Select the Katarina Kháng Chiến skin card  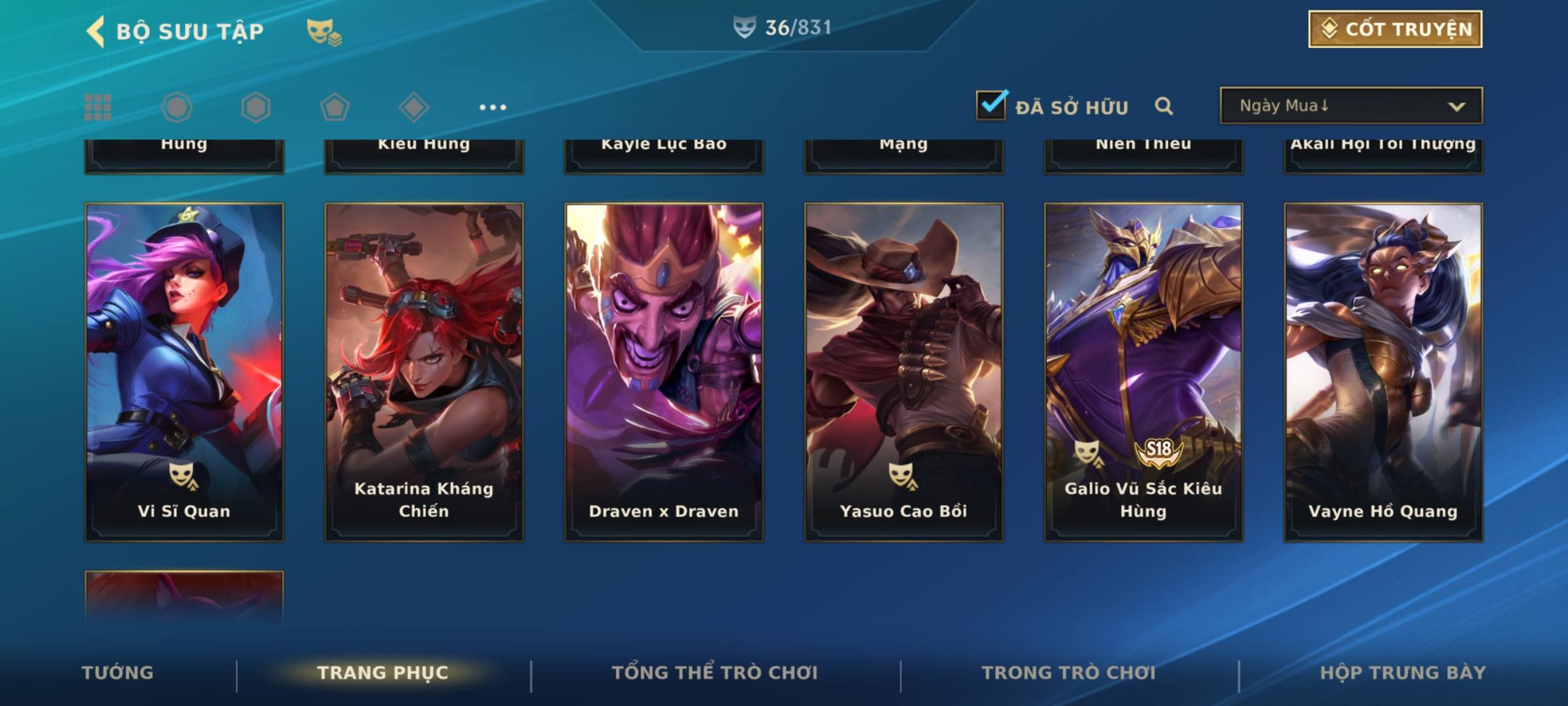coord(424,371)
